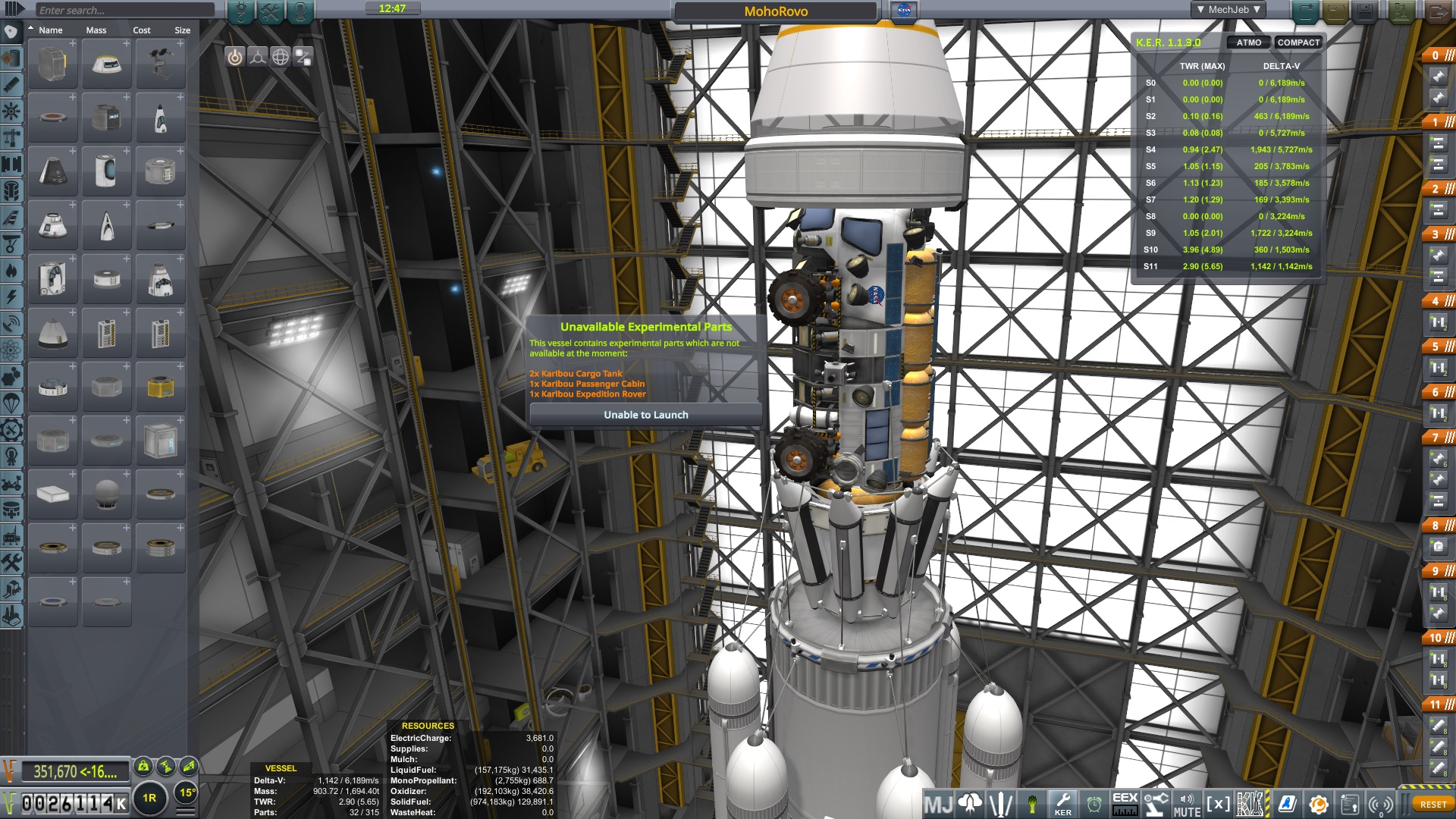Dismiss the Unable to Launch dialog
This screenshot has height=819, width=1456.
(645, 415)
